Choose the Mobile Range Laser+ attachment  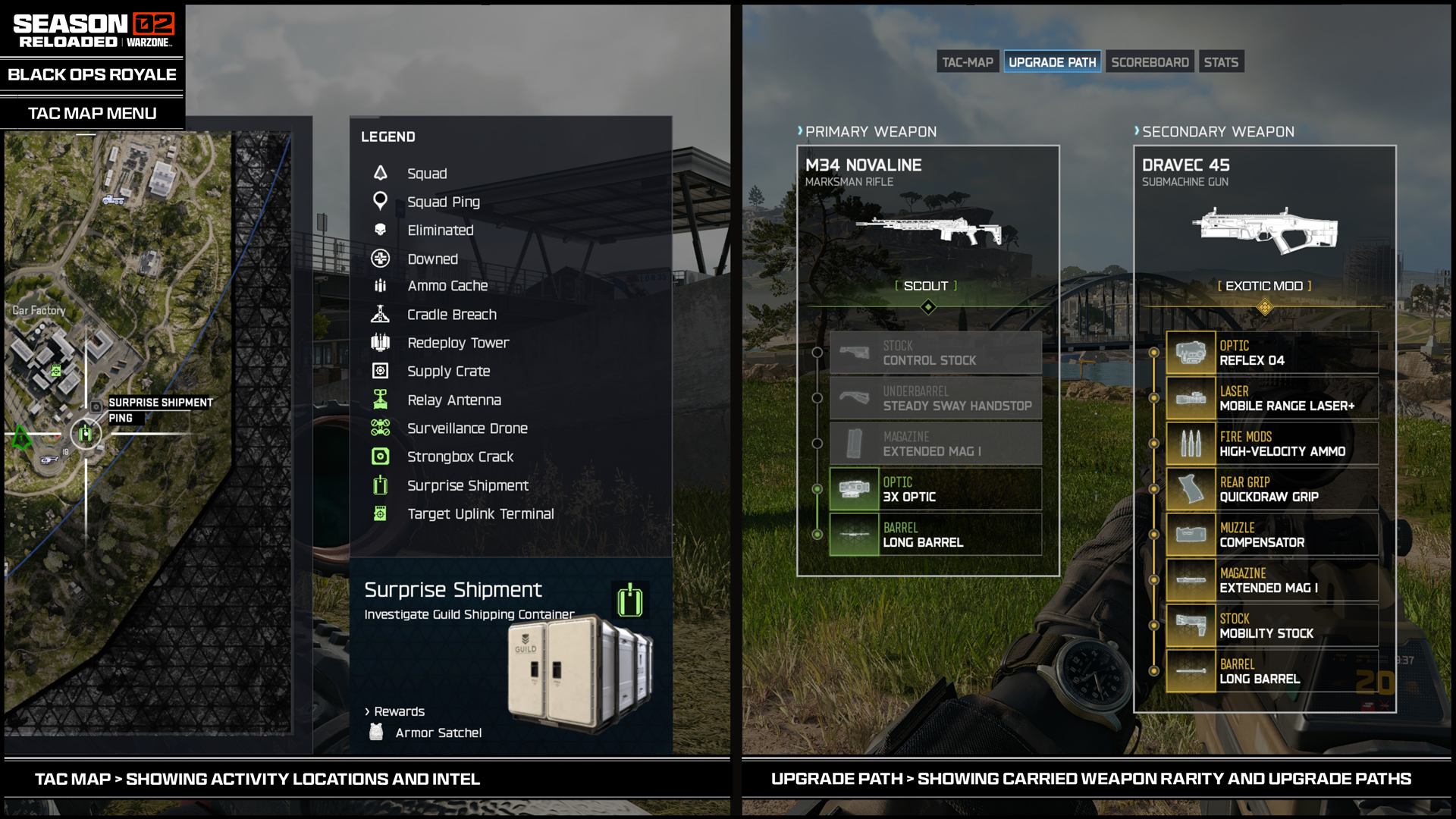pyautogui.click(x=1272, y=398)
